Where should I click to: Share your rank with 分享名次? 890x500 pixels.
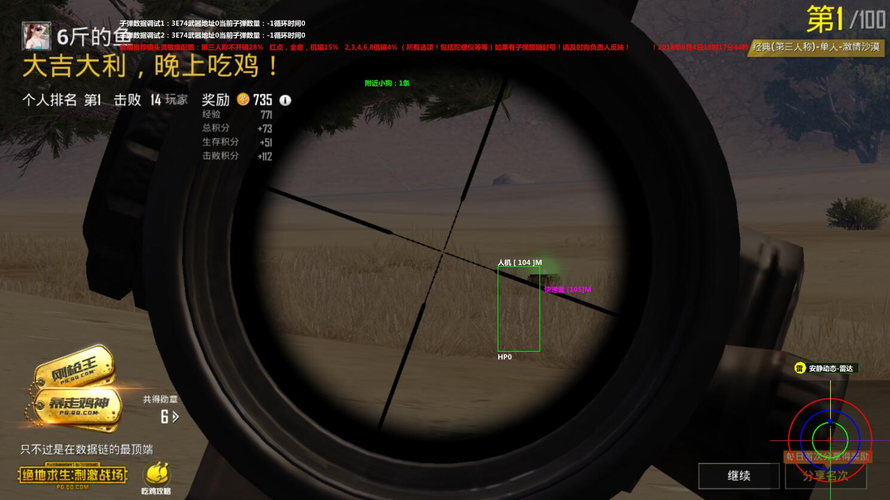(825, 476)
